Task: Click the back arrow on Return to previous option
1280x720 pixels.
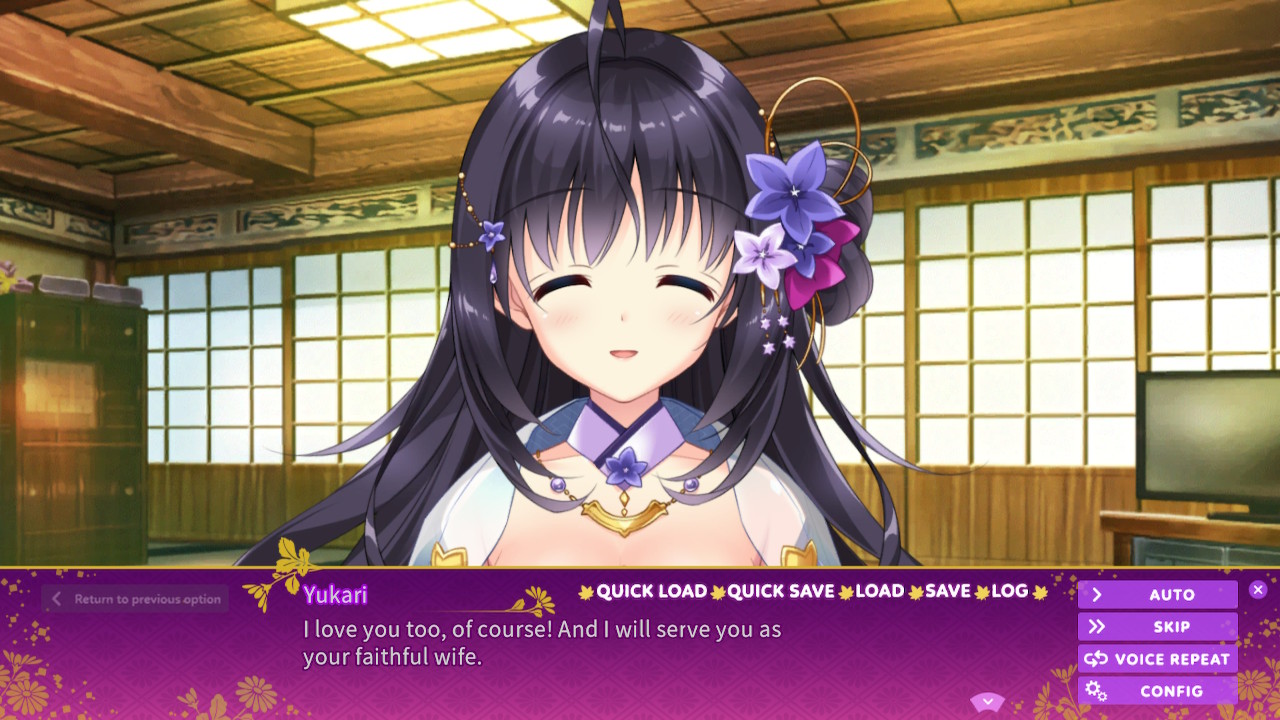Action: click(x=57, y=598)
